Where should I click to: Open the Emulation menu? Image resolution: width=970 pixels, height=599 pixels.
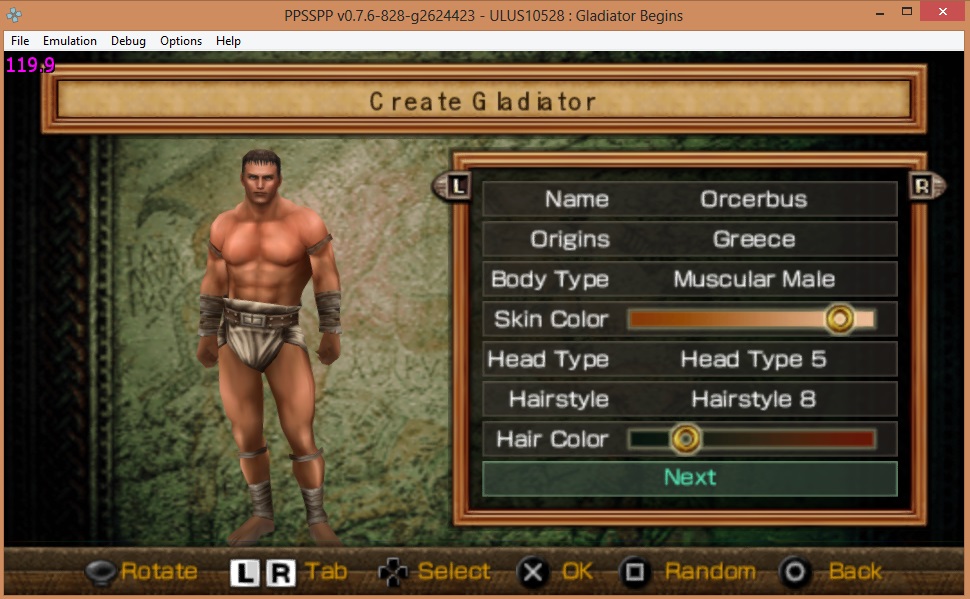coord(70,41)
